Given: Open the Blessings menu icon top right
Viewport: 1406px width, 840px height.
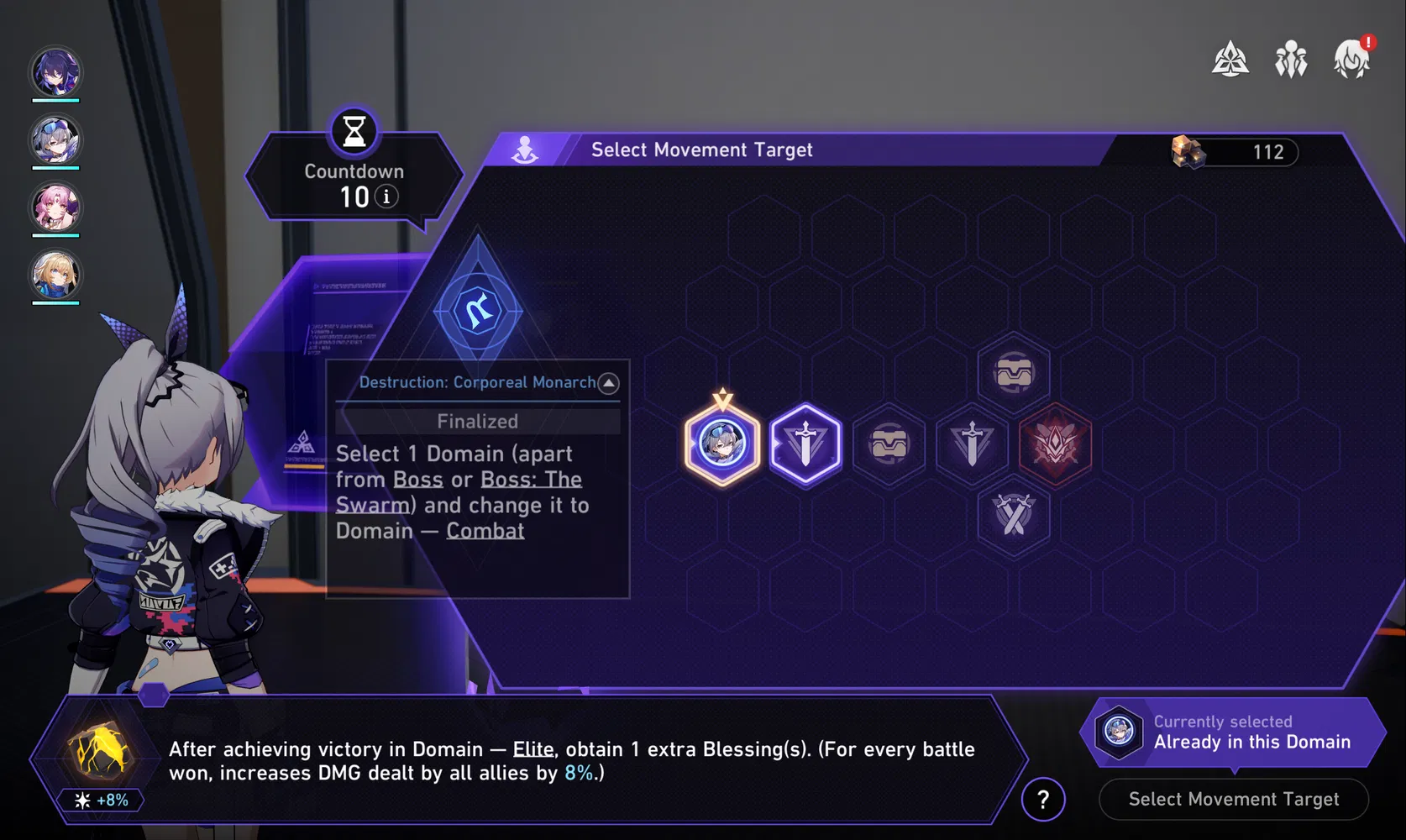Looking at the screenshot, I should (x=1230, y=60).
